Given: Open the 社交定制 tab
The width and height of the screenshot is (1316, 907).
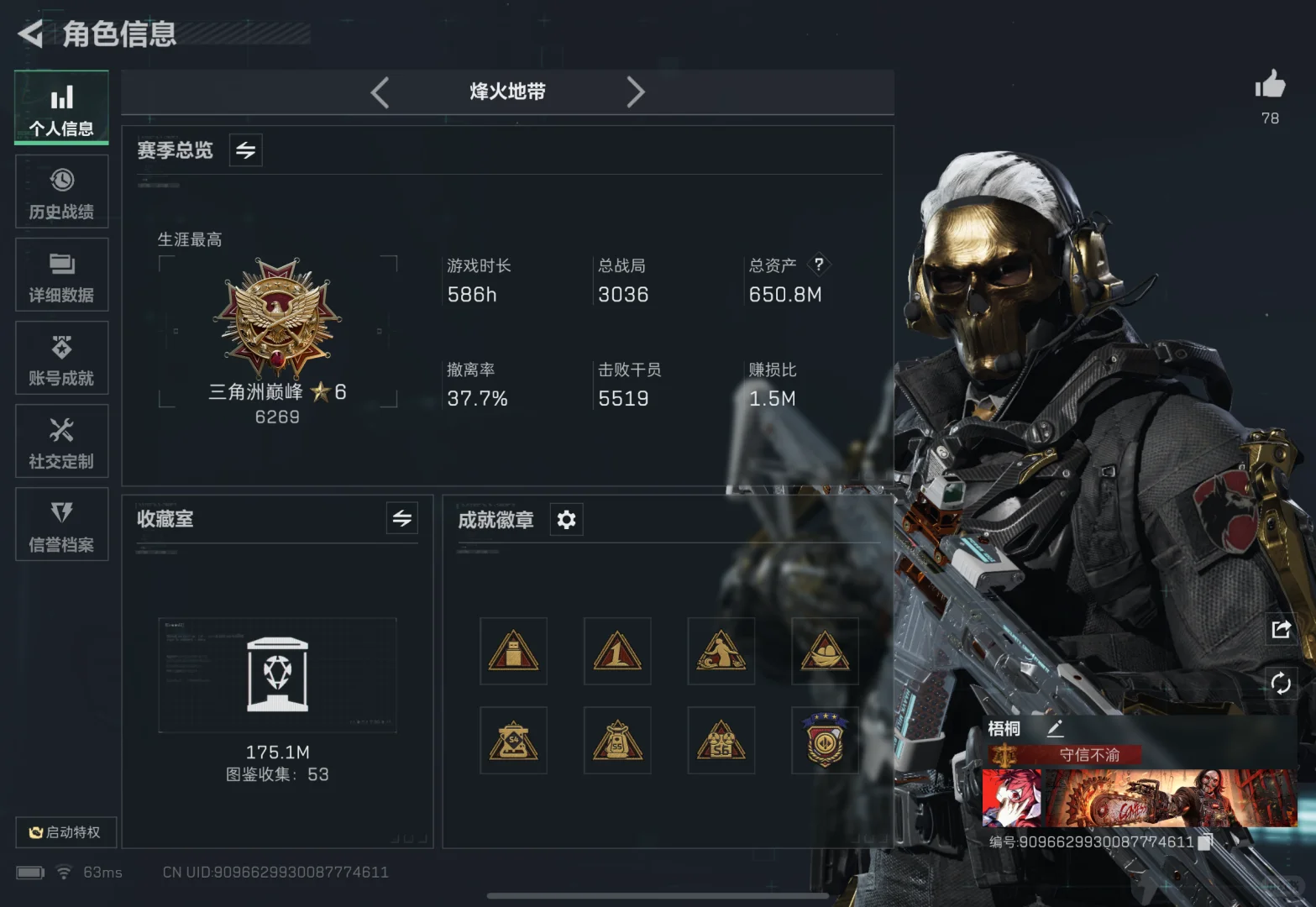Looking at the screenshot, I should 61,441.
